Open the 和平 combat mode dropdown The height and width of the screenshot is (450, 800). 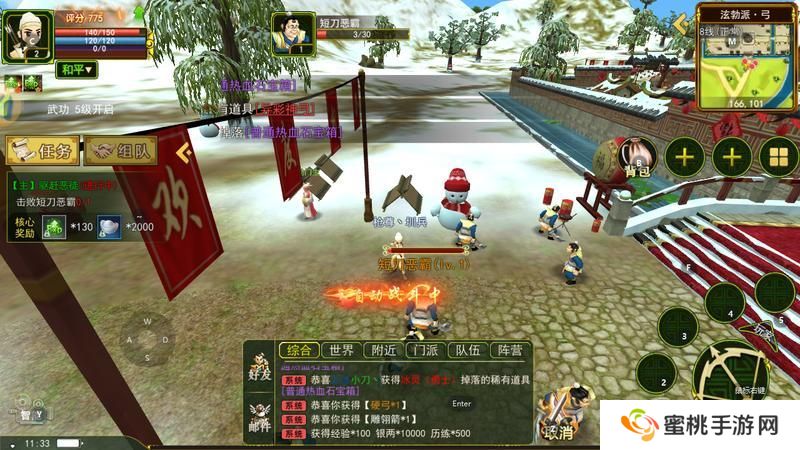[x=75, y=69]
